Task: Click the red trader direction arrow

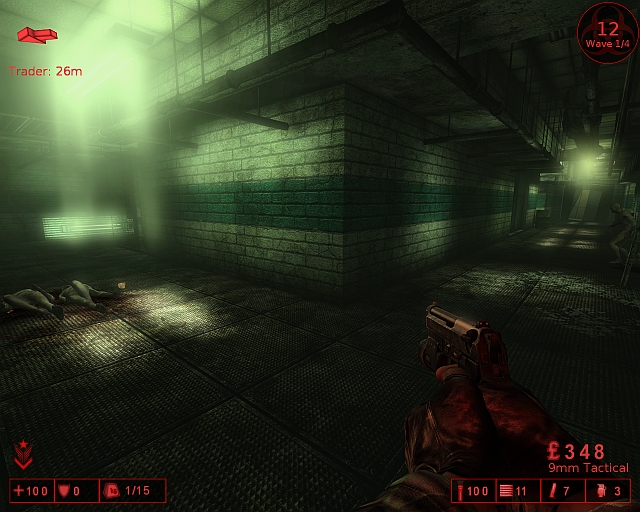Action: point(37,35)
